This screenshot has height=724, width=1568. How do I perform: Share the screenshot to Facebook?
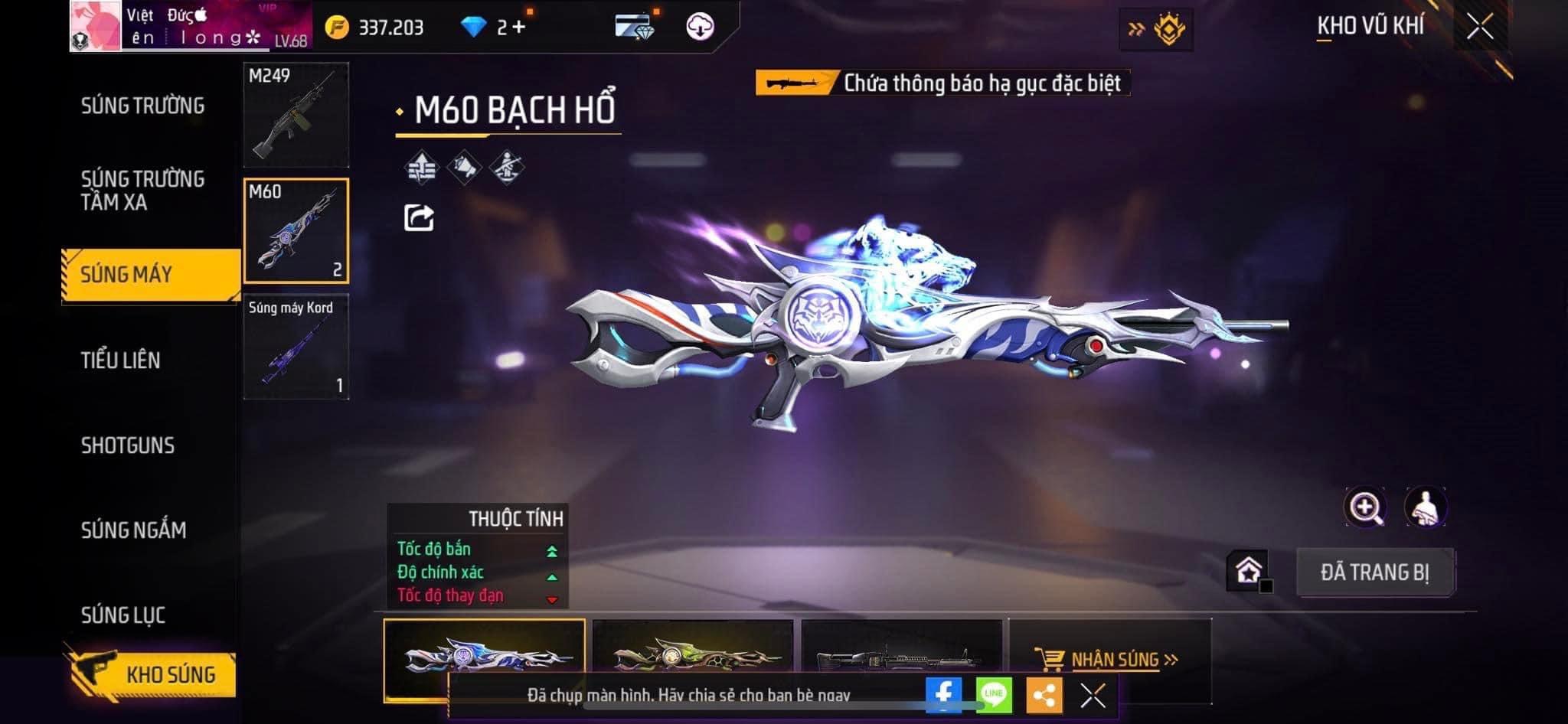(x=943, y=695)
